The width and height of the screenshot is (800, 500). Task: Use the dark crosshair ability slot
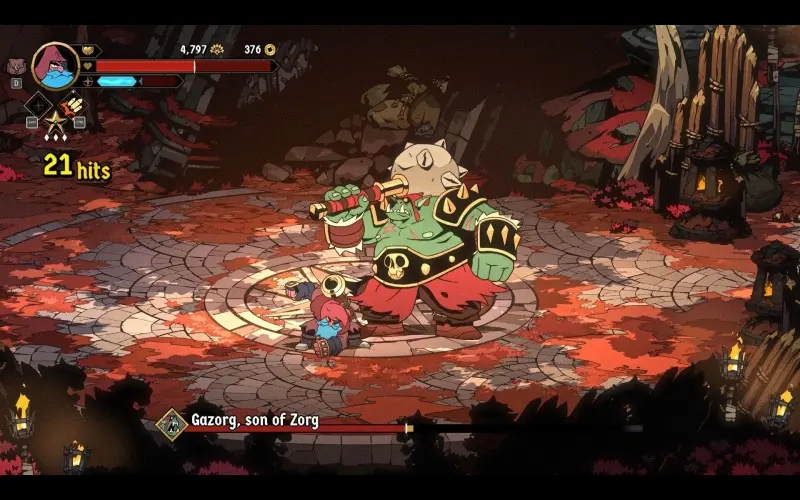tap(39, 105)
